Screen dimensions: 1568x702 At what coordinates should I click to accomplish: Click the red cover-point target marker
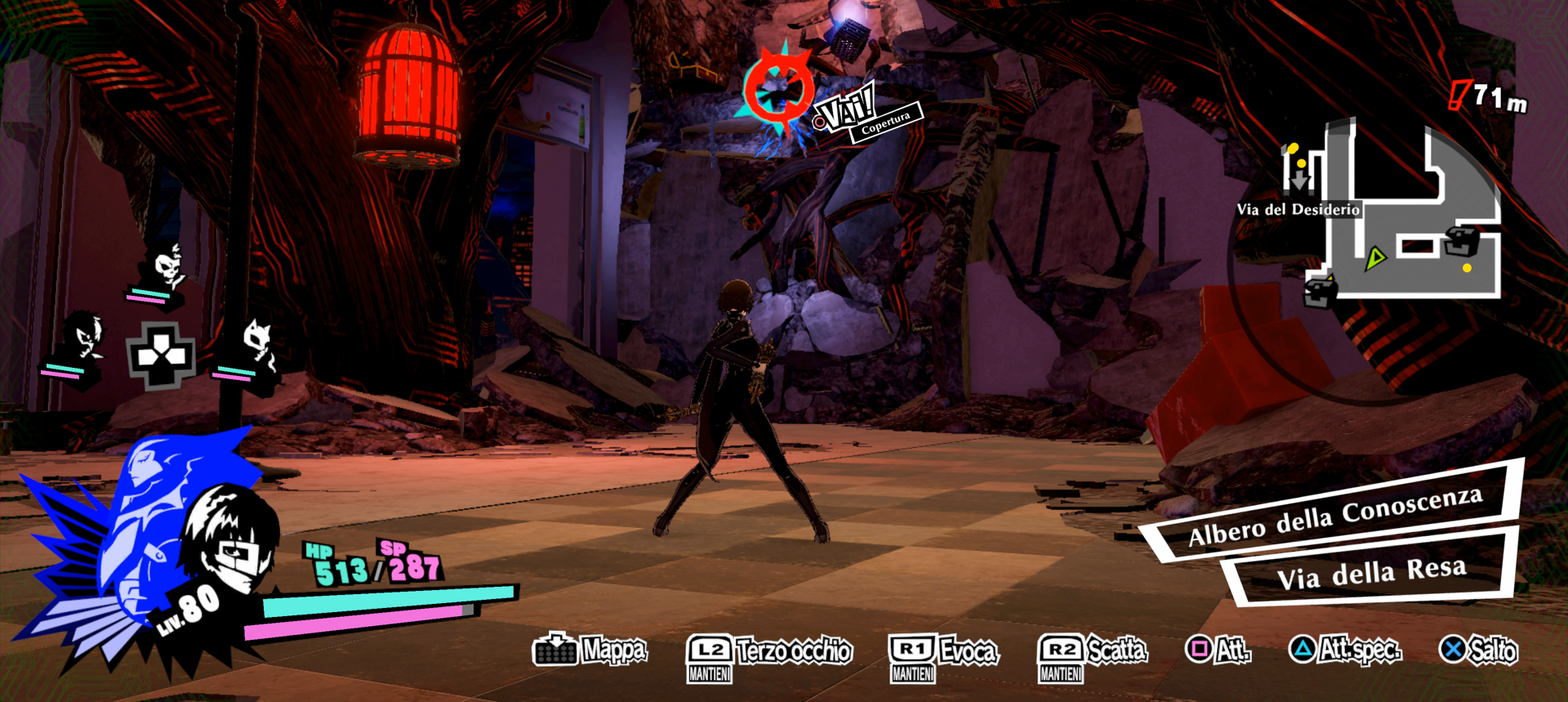(x=777, y=90)
